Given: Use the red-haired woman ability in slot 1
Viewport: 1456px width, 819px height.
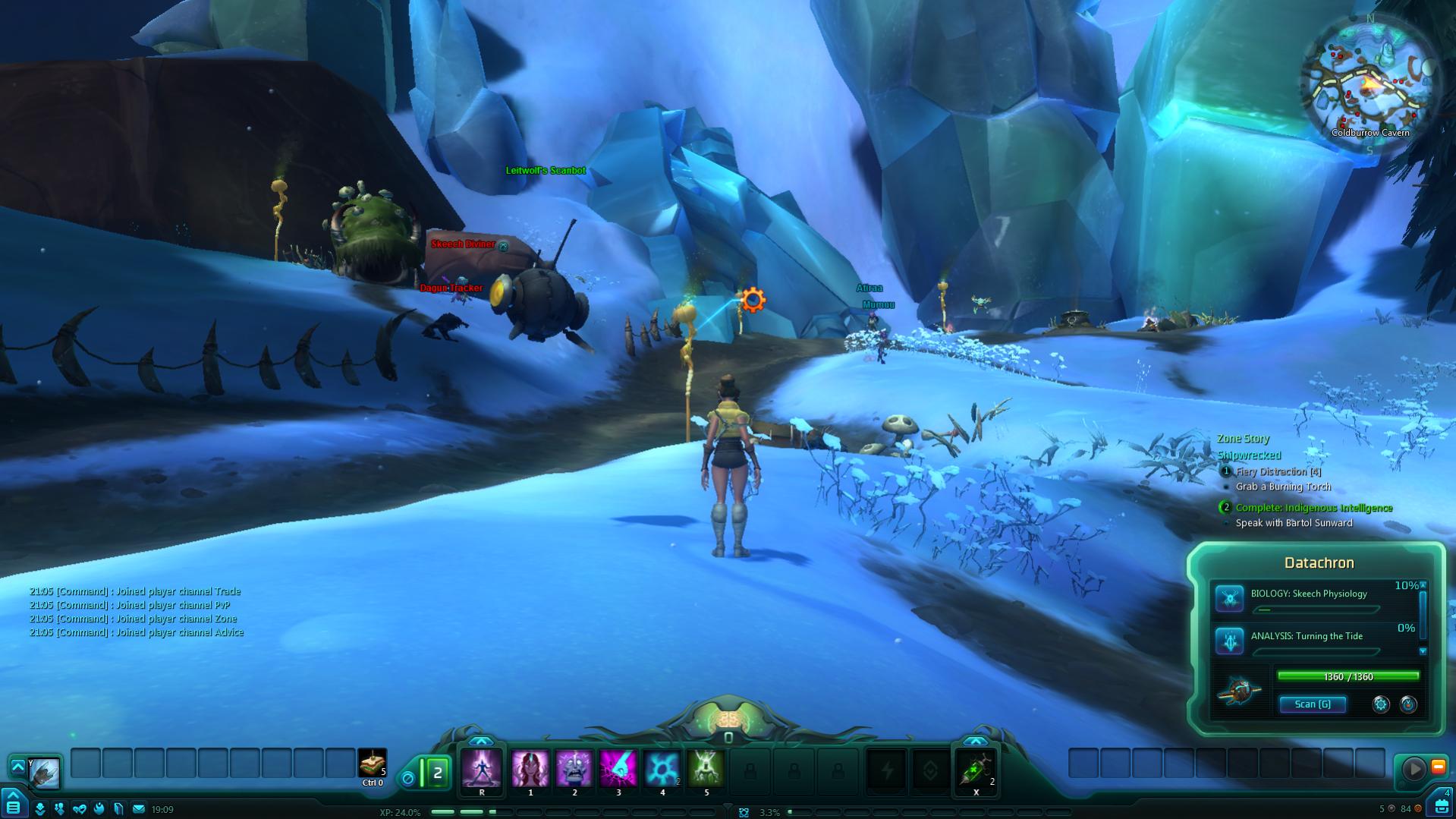Looking at the screenshot, I should 530,769.
